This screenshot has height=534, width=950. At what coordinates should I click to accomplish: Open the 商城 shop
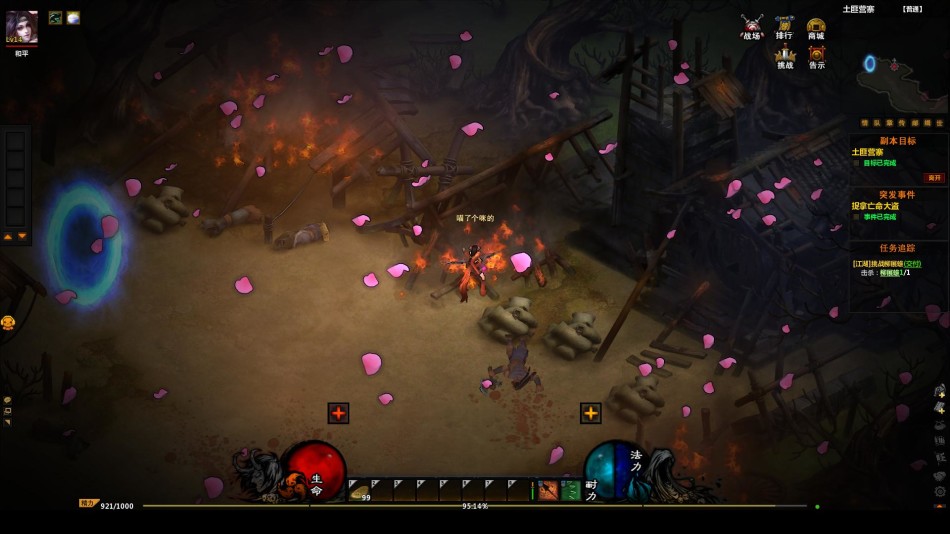816,27
